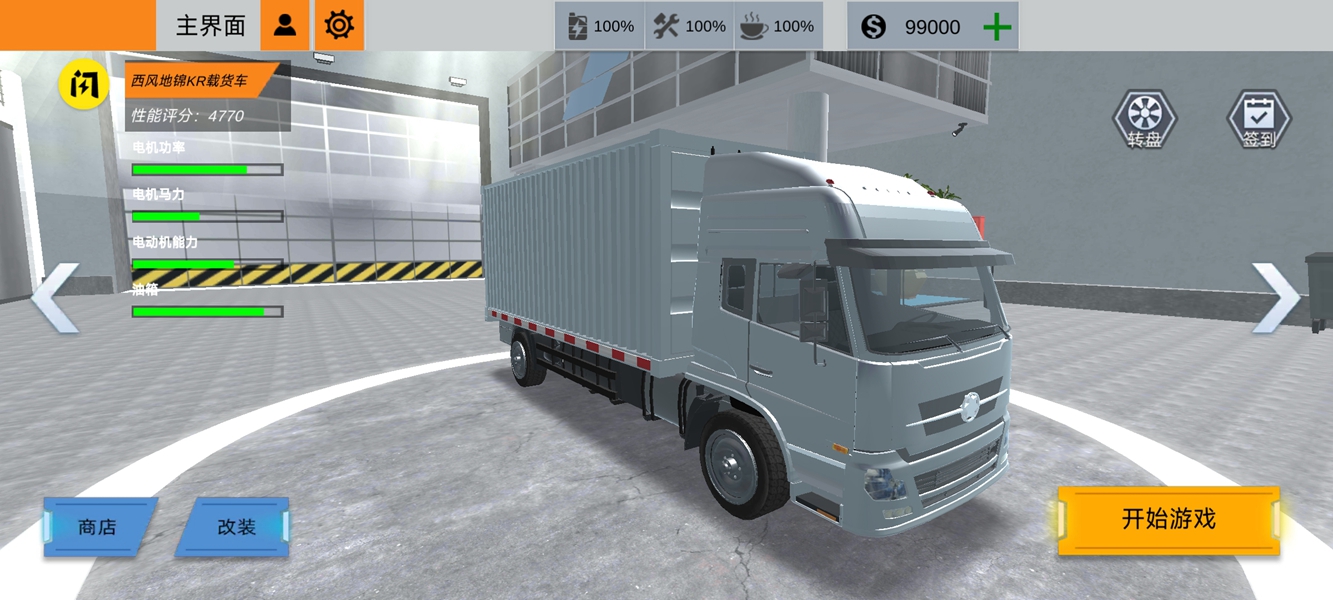This screenshot has width=1333, height=600.
Task: Open the 改装 modification menu
Action: (236, 527)
